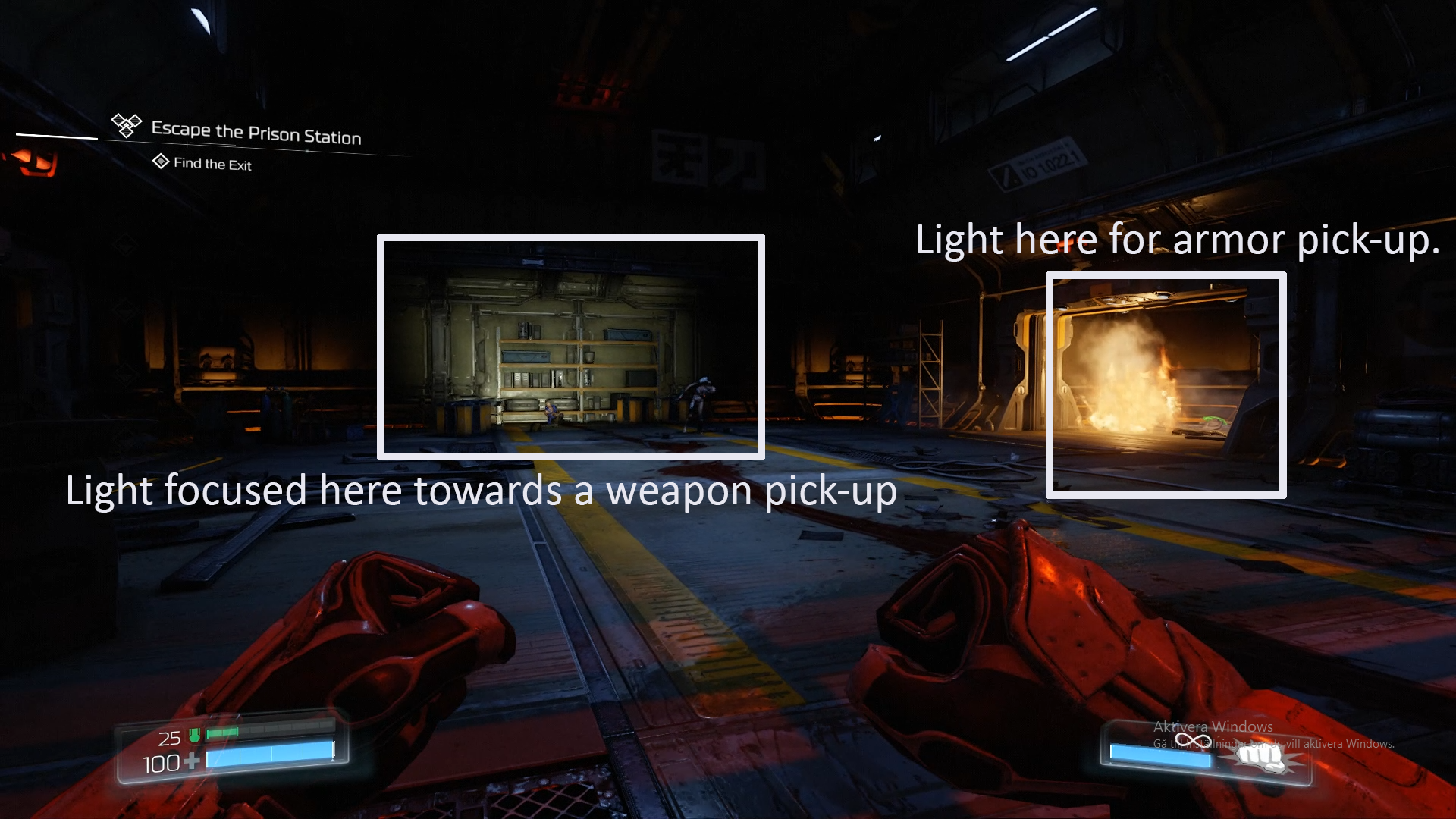Click the Find the Exit sub-objective

point(212,164)
